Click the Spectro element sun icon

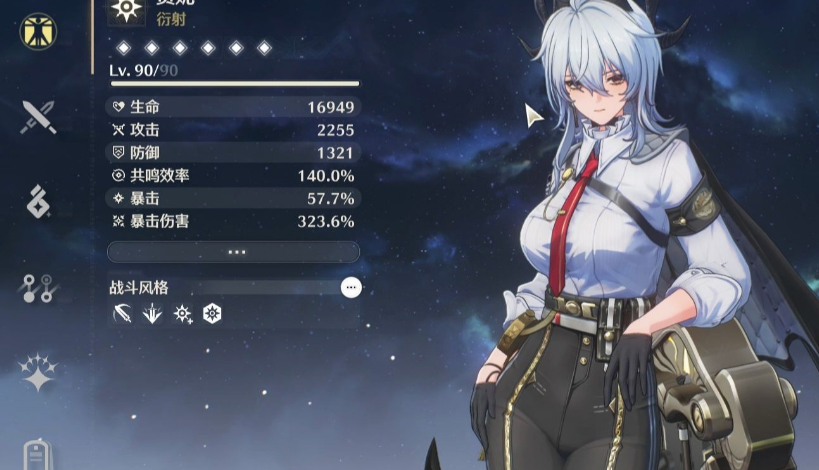[126, 9]
